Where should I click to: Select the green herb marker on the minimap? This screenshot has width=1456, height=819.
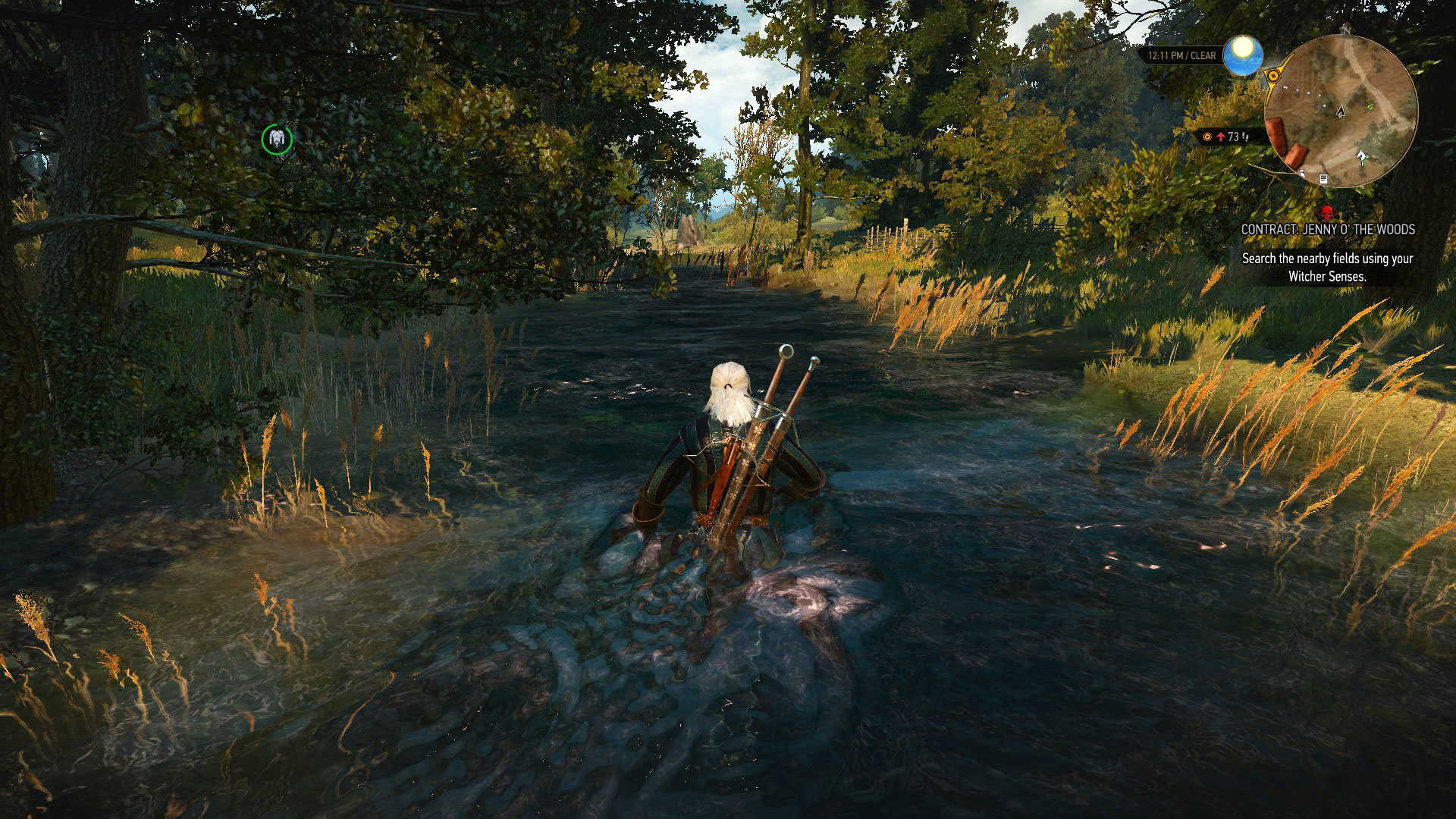click(x=1369, y=108)
